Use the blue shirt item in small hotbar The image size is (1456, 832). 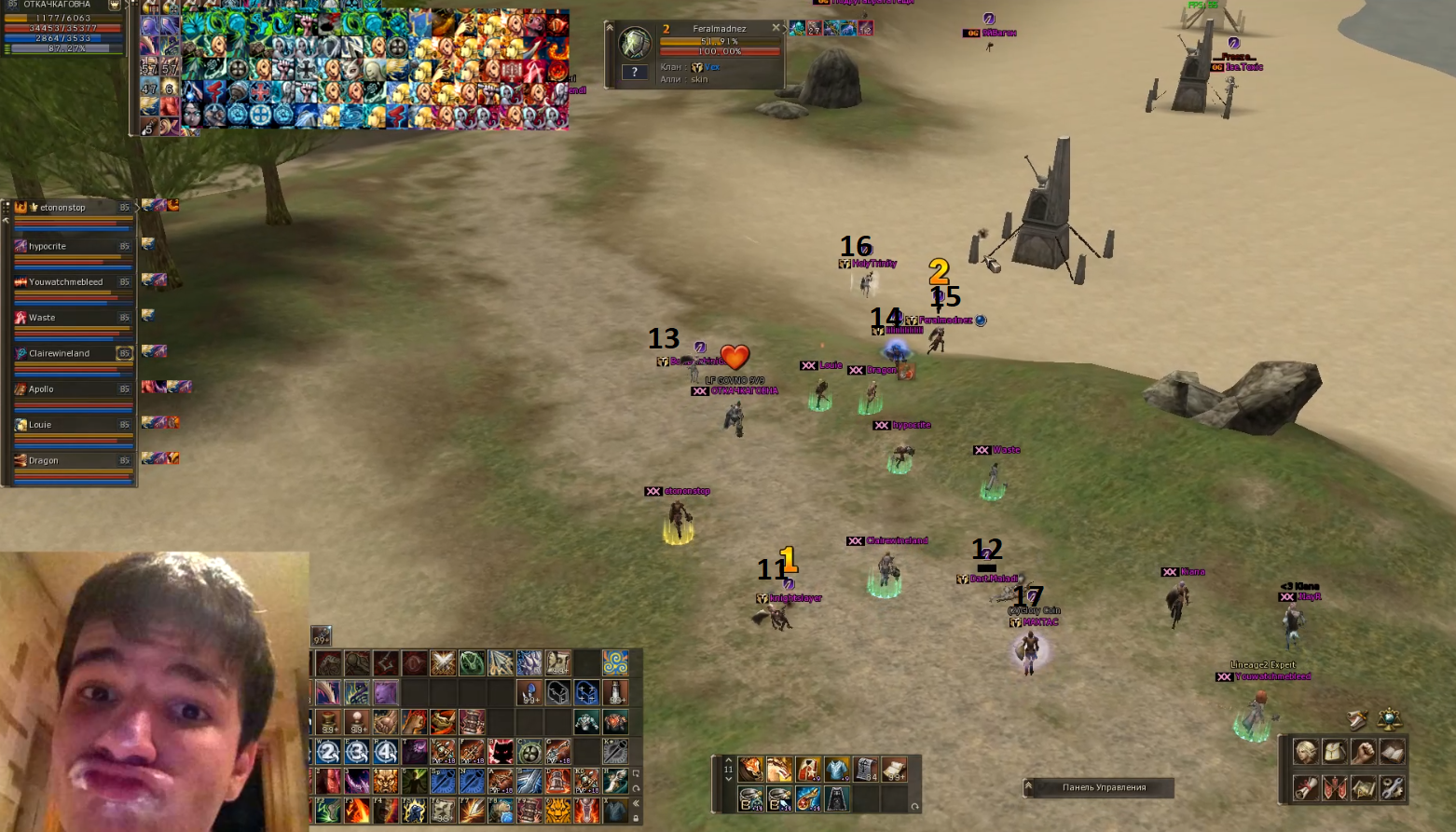[837, 770]
